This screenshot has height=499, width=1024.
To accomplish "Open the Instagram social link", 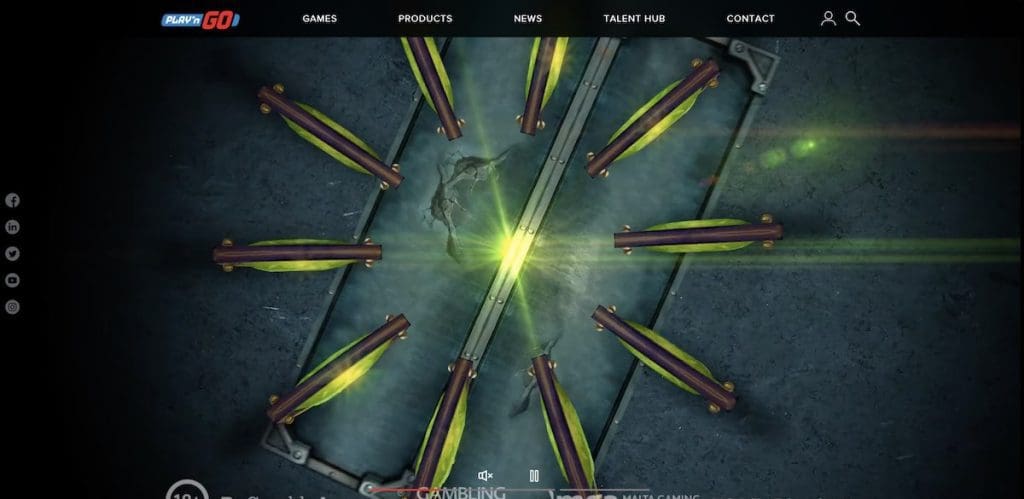I will coord(13,307).
